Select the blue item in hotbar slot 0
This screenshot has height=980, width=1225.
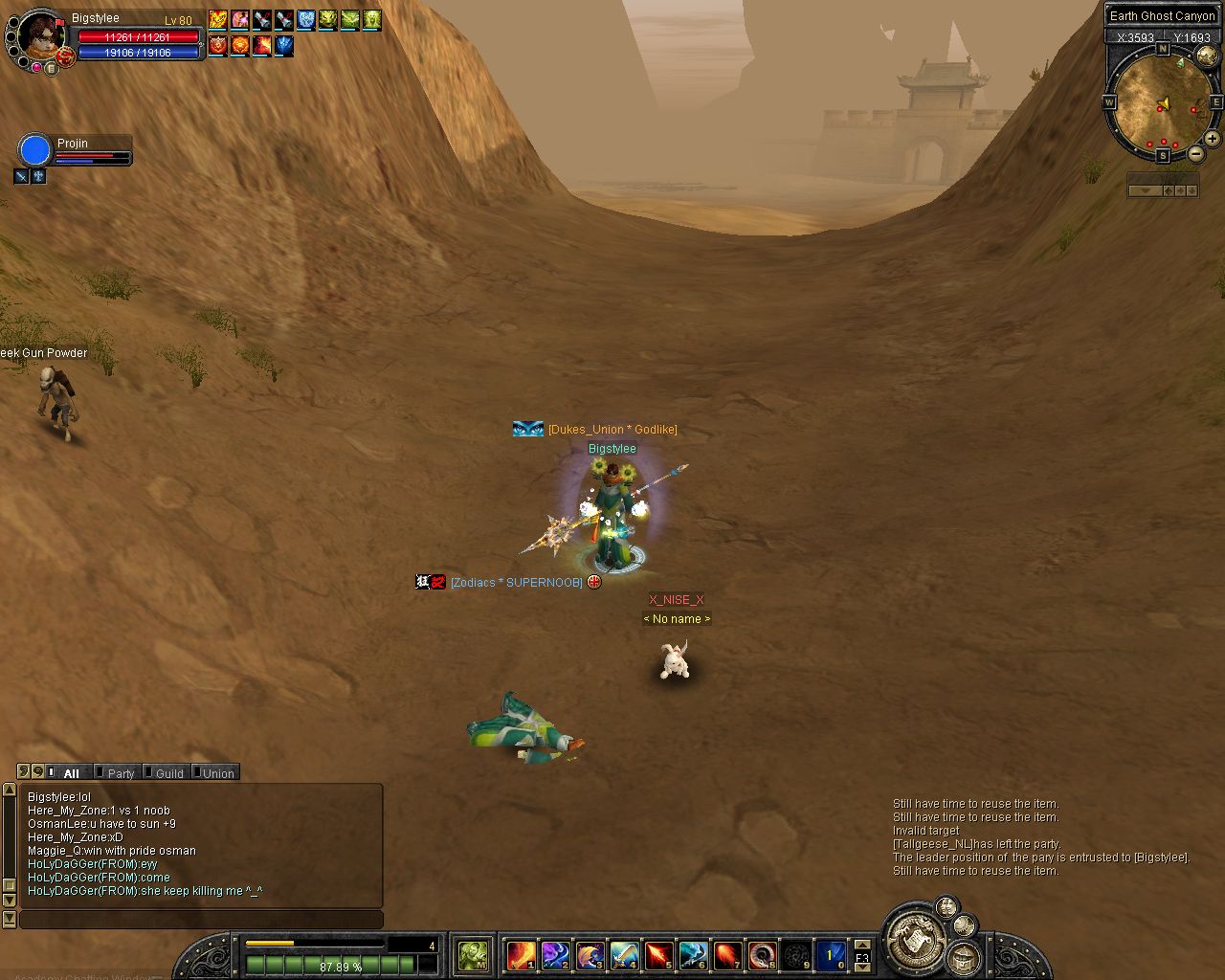tap(830, 955)
